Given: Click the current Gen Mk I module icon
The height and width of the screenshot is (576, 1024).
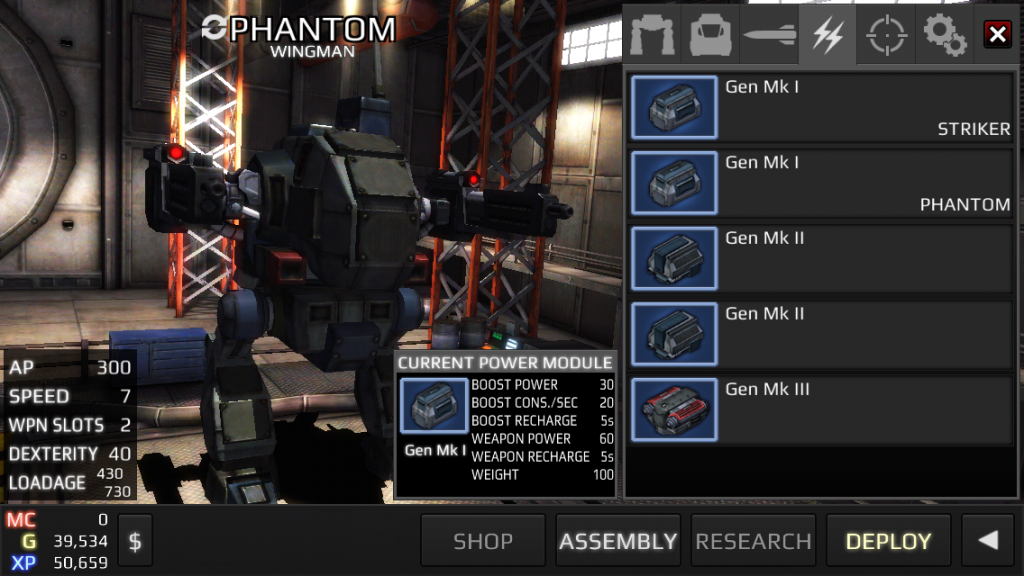Looking at the screenshot, I should (x=433, y=408).
